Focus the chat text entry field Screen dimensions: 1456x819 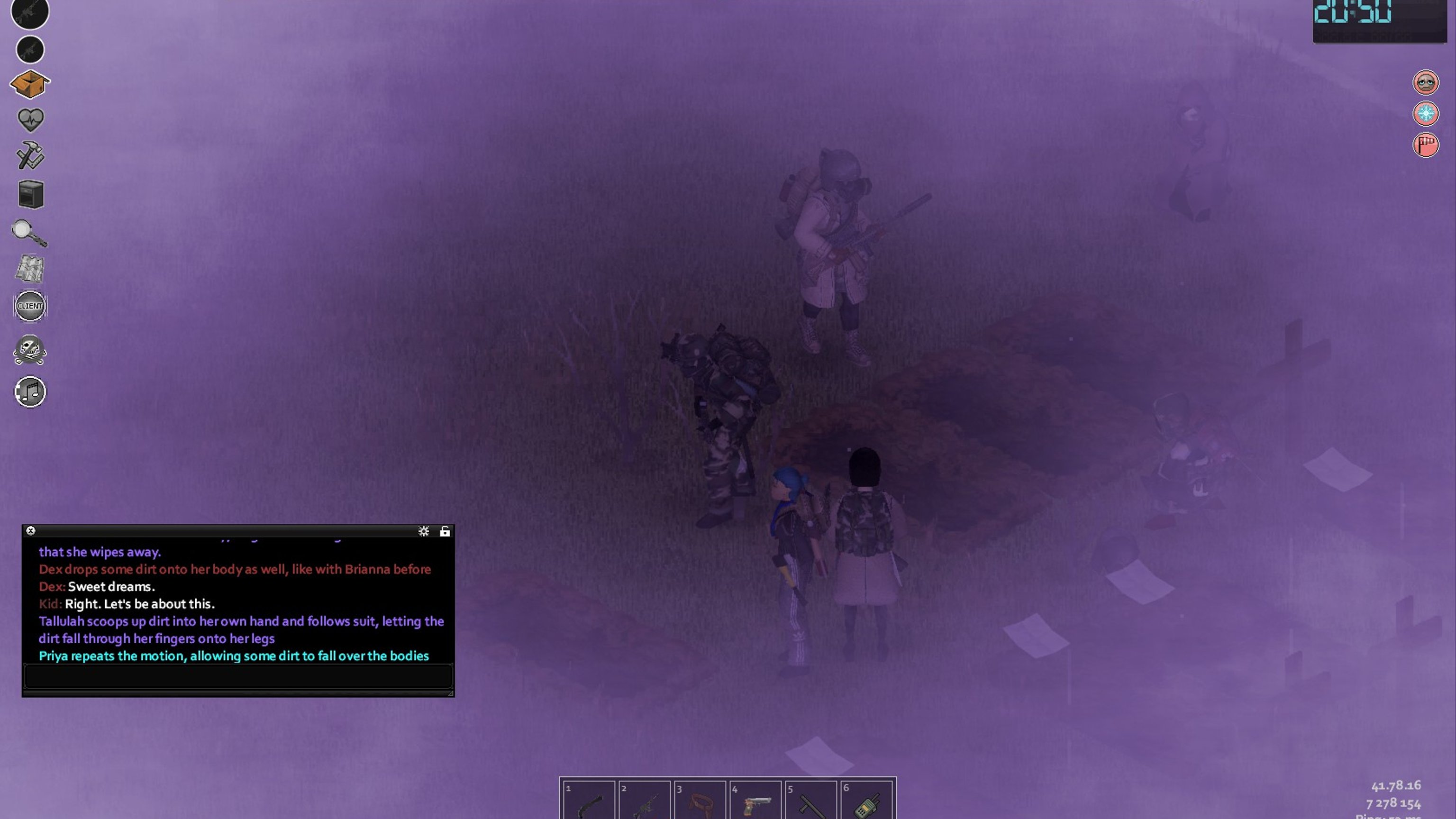237,676
